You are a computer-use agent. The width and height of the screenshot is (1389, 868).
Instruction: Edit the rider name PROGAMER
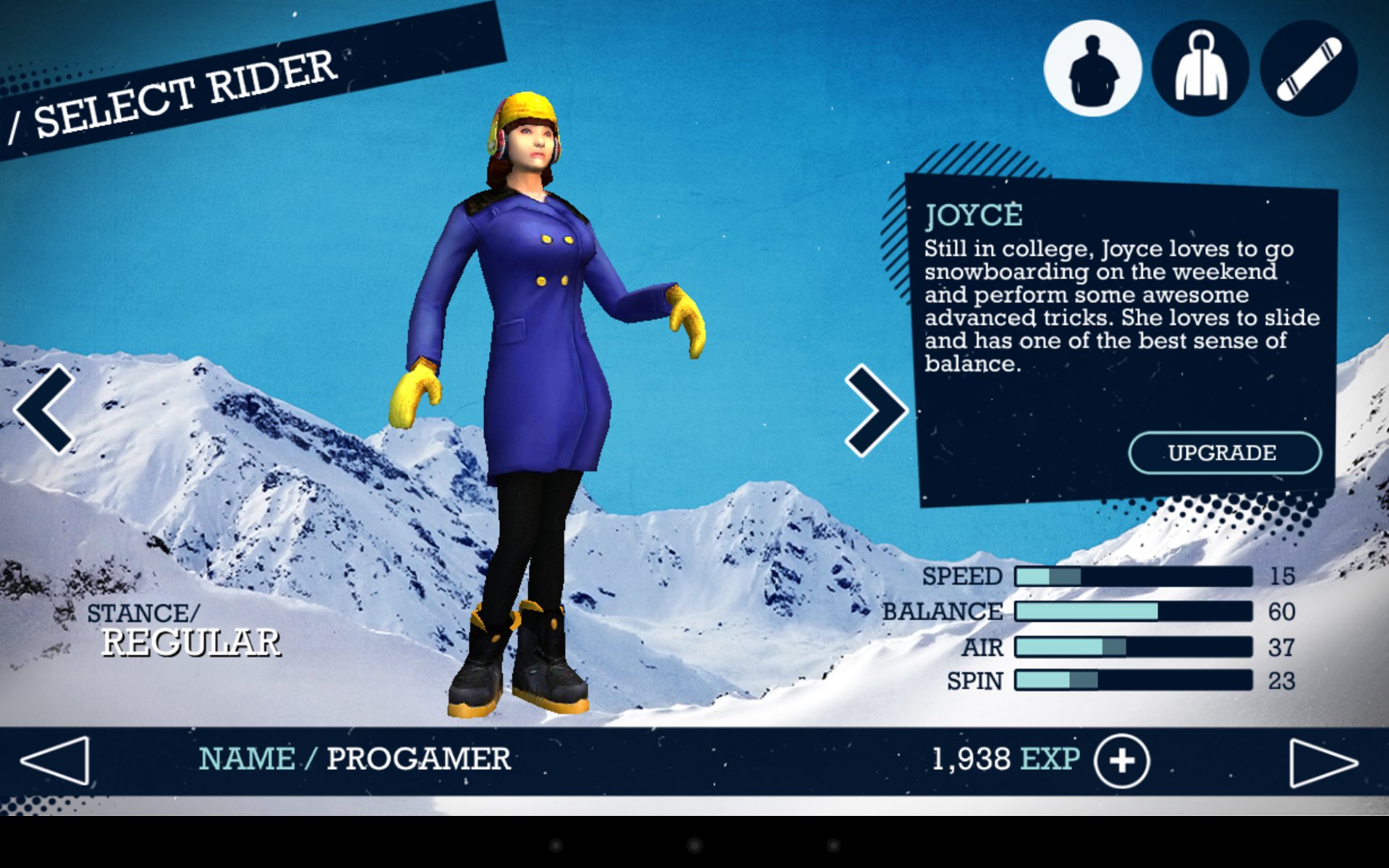418,759
